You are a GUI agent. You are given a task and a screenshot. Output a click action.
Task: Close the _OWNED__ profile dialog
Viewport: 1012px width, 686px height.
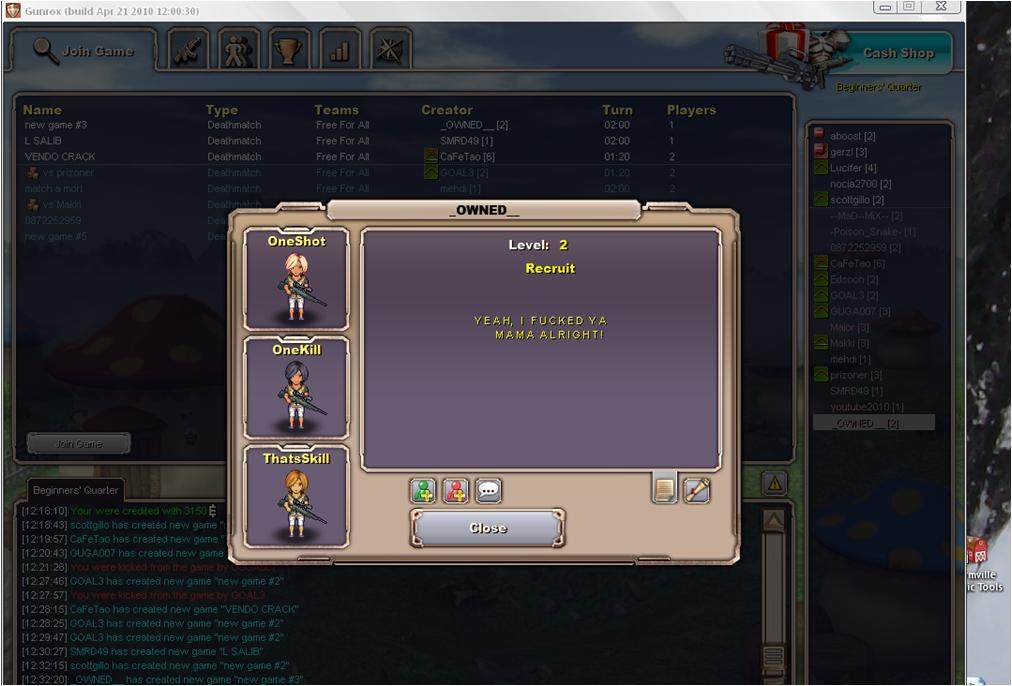tap(488, 528)
